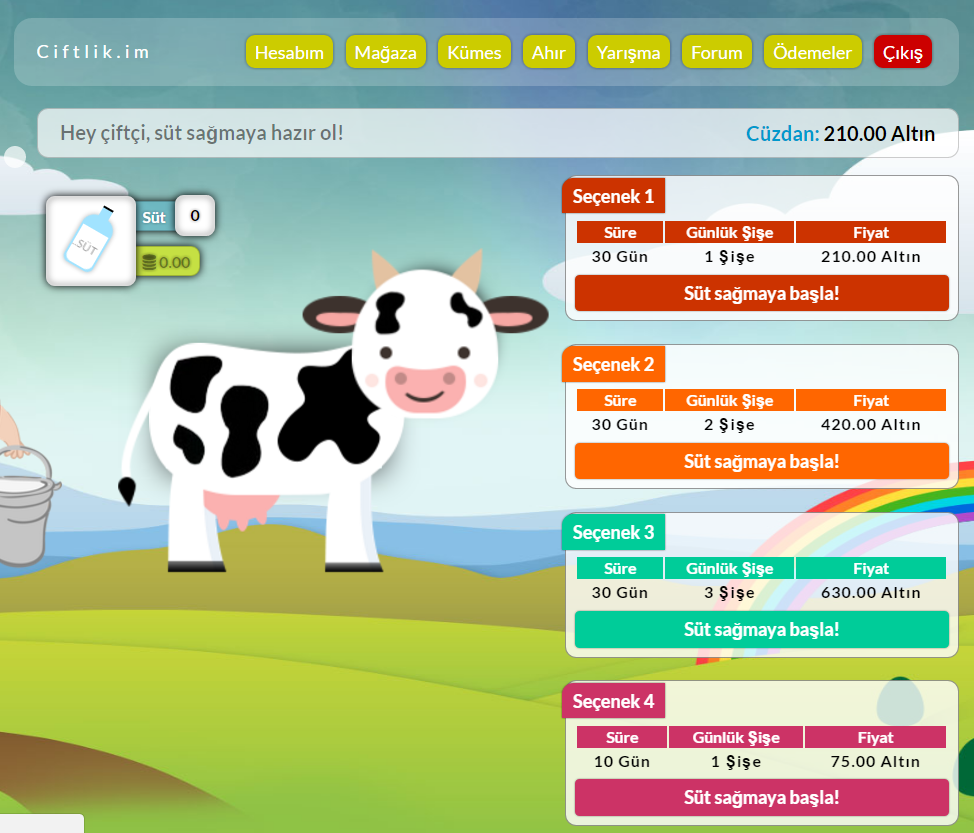Viewport: 974px width, 833px height.
Task: Visit the Ahır barn page
Action: tap(548, 53)
